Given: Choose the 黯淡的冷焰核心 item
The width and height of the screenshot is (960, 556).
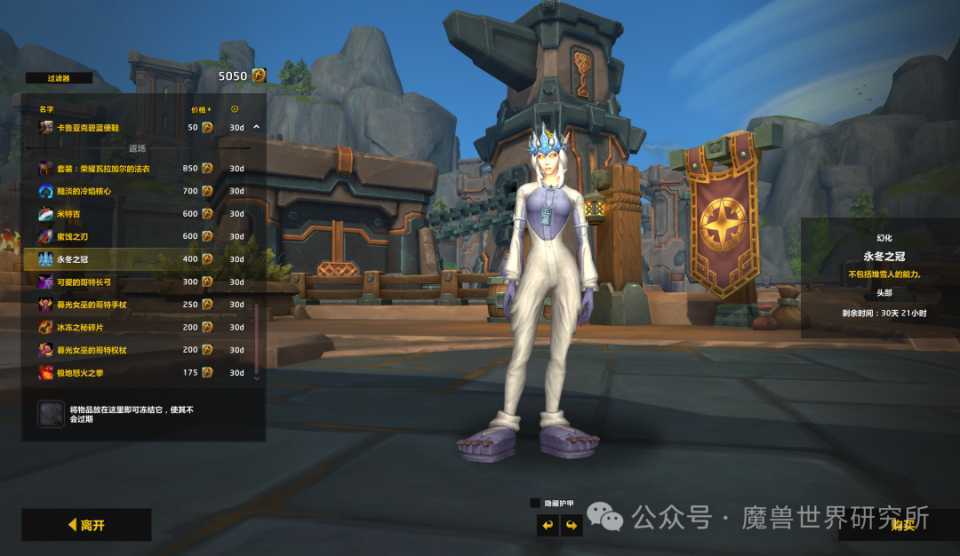Looking at the screenshot, I should coord(120,191).
